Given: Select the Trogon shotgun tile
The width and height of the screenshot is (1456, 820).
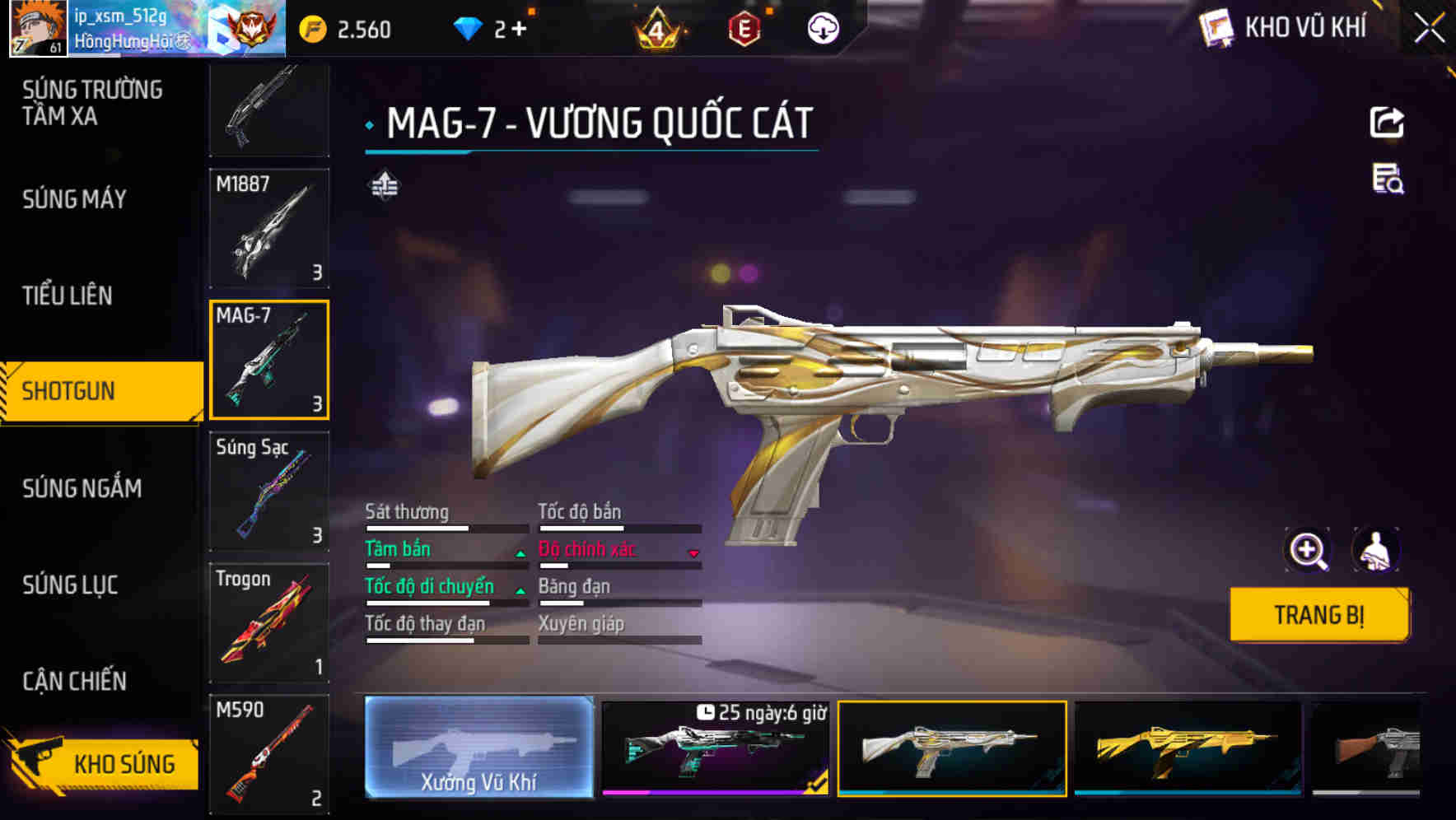Looking at the screenshot, I should click(269, 623).
